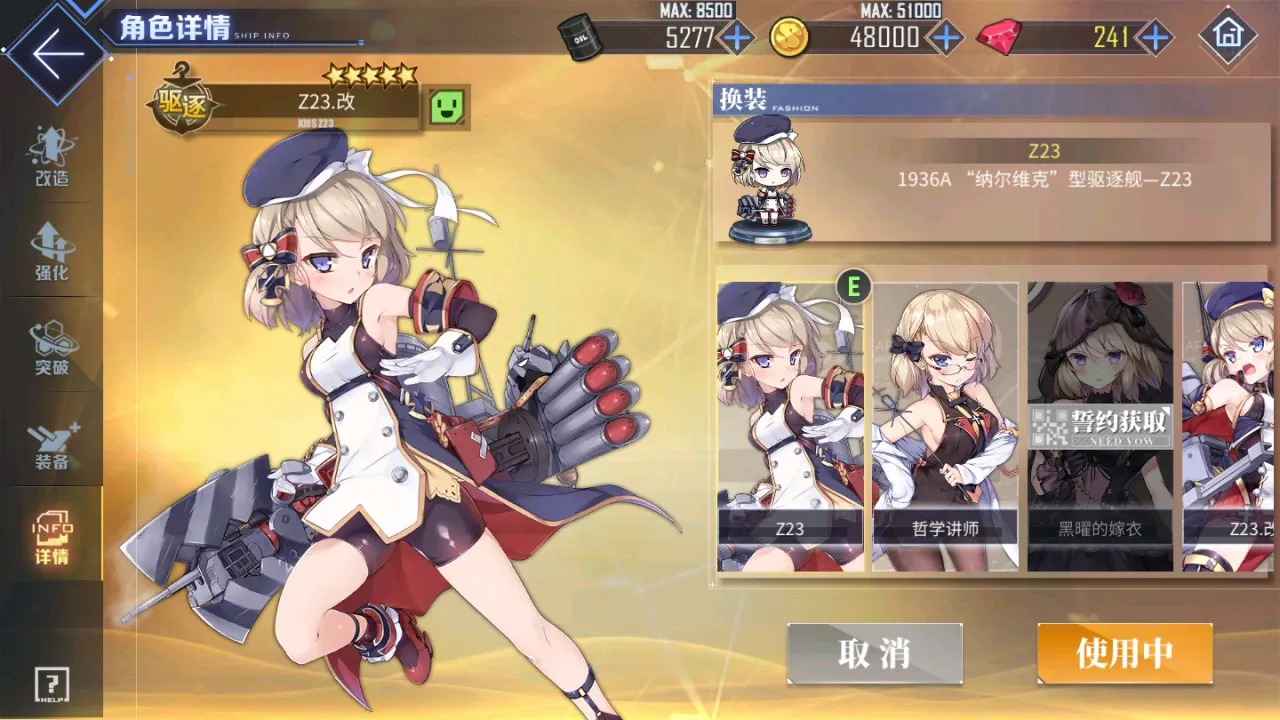The width and height of the screenshot is (1280, 720).
Task: Add more gold coins with plus button
Action: (945, 38)
